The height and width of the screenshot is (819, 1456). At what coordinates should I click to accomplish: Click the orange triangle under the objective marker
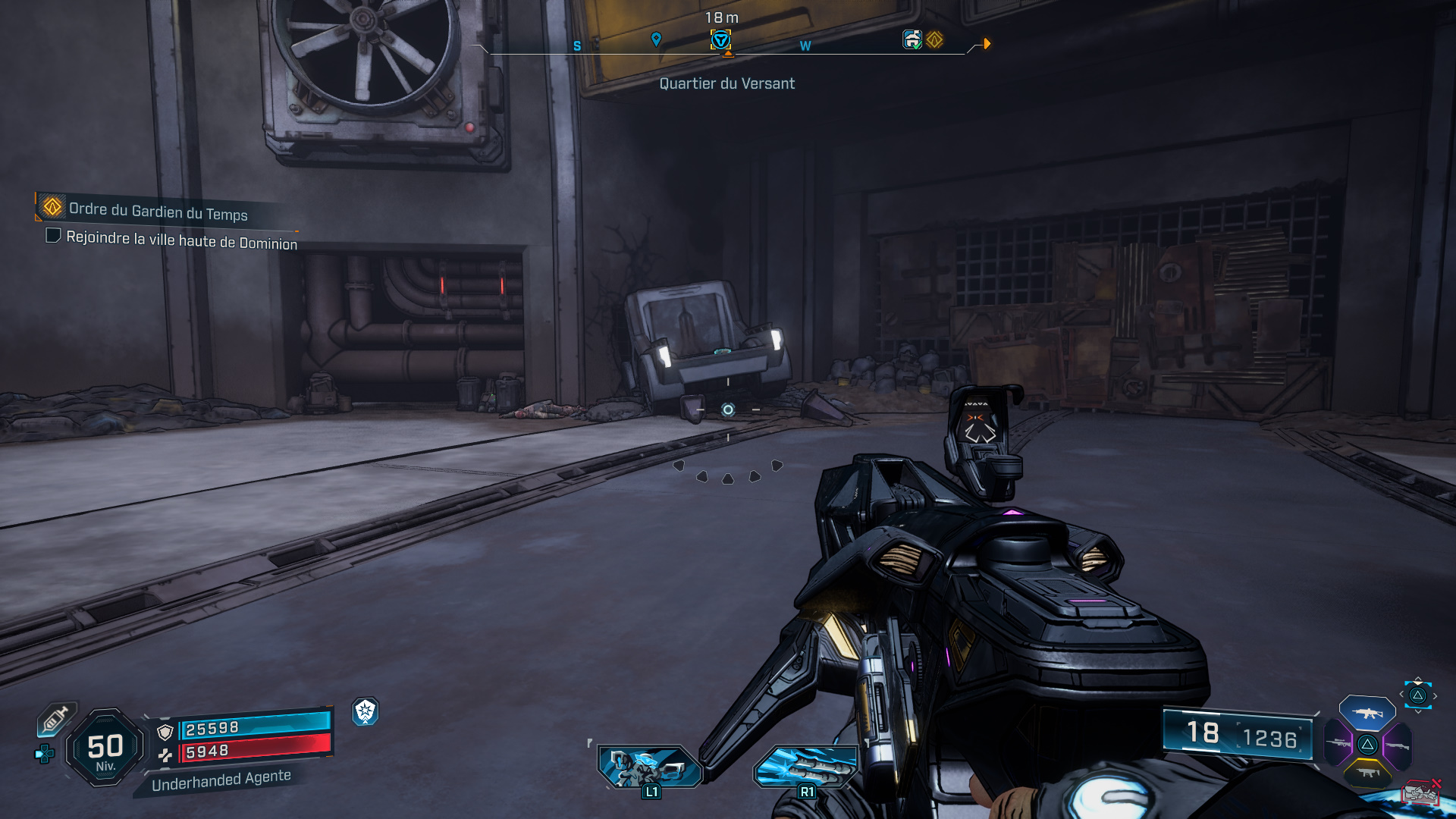pos(726,53)
